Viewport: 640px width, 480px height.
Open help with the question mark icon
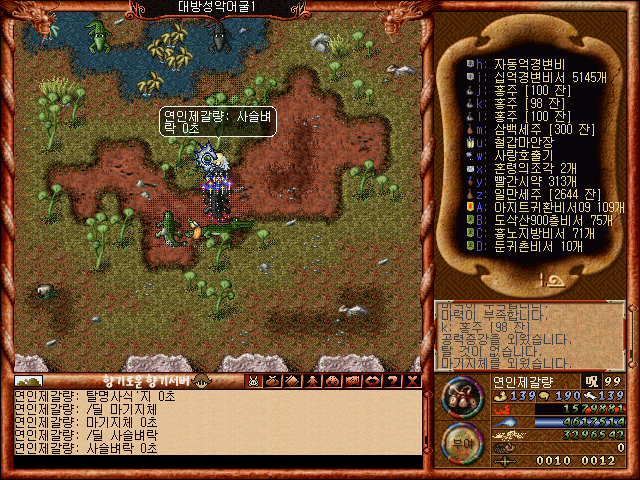(x=393, y=380)
